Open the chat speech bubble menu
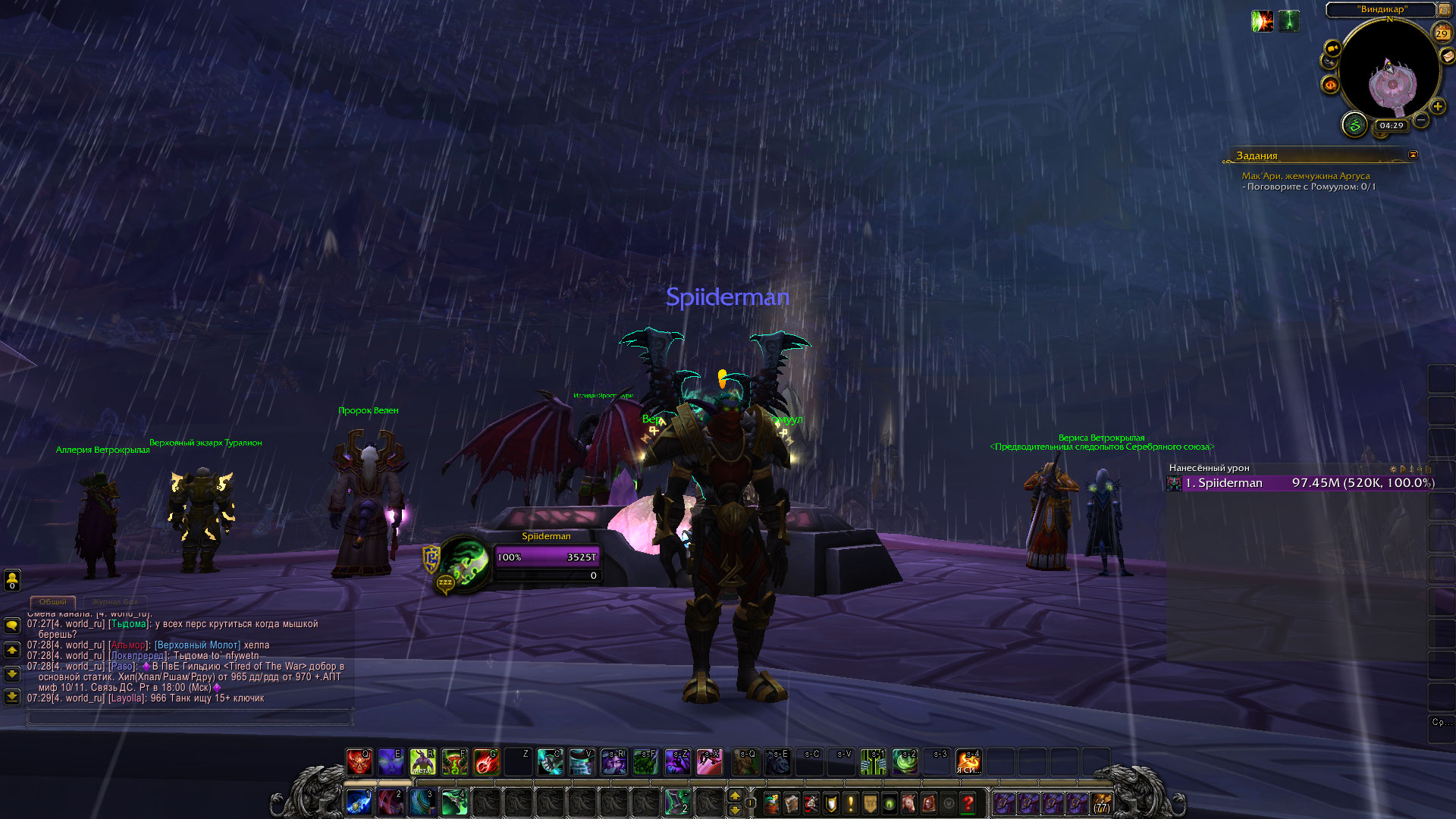This screenshot has width=1456, height=819. click(12, 626)
